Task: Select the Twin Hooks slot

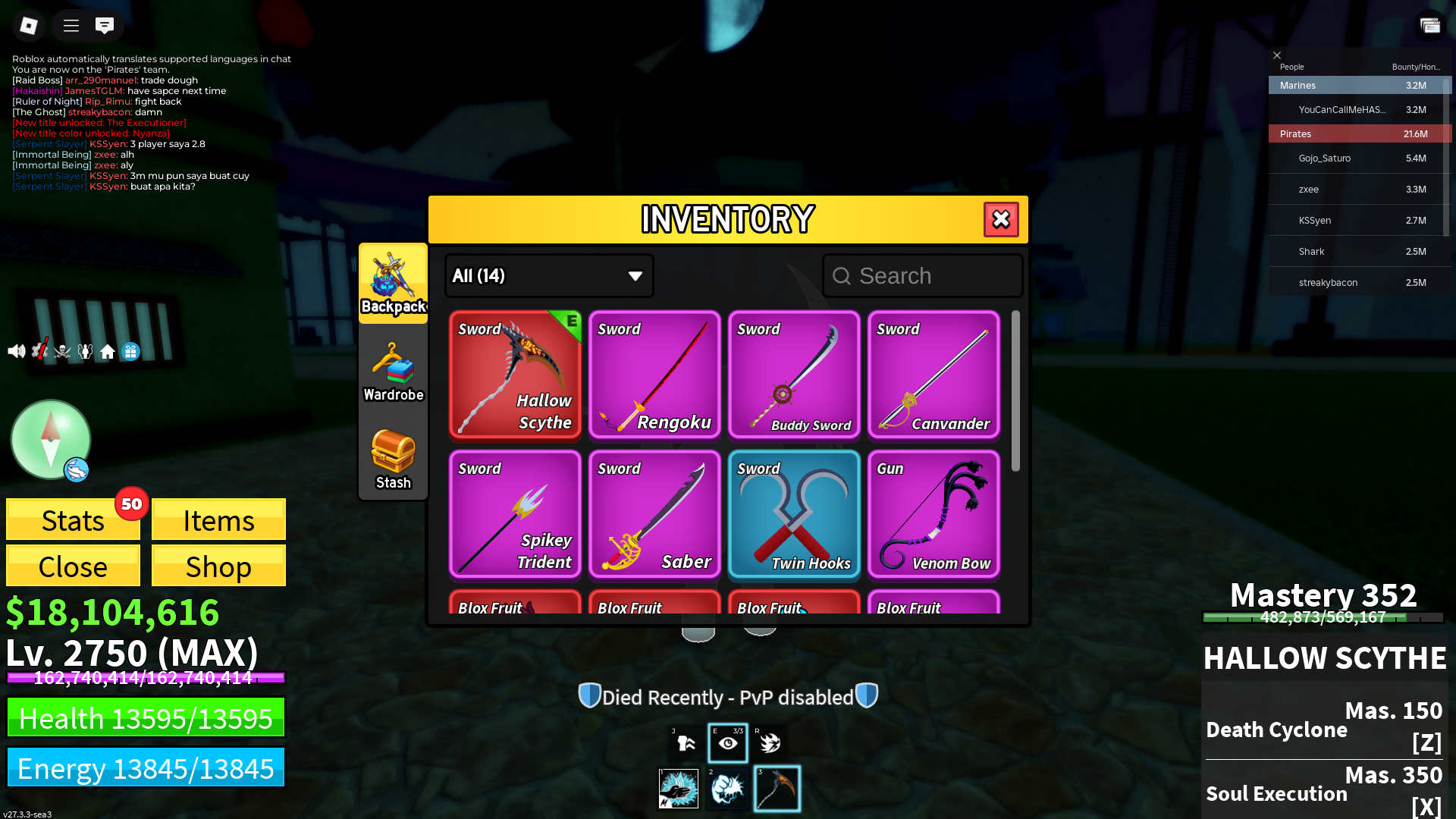Action: [794, 514]
